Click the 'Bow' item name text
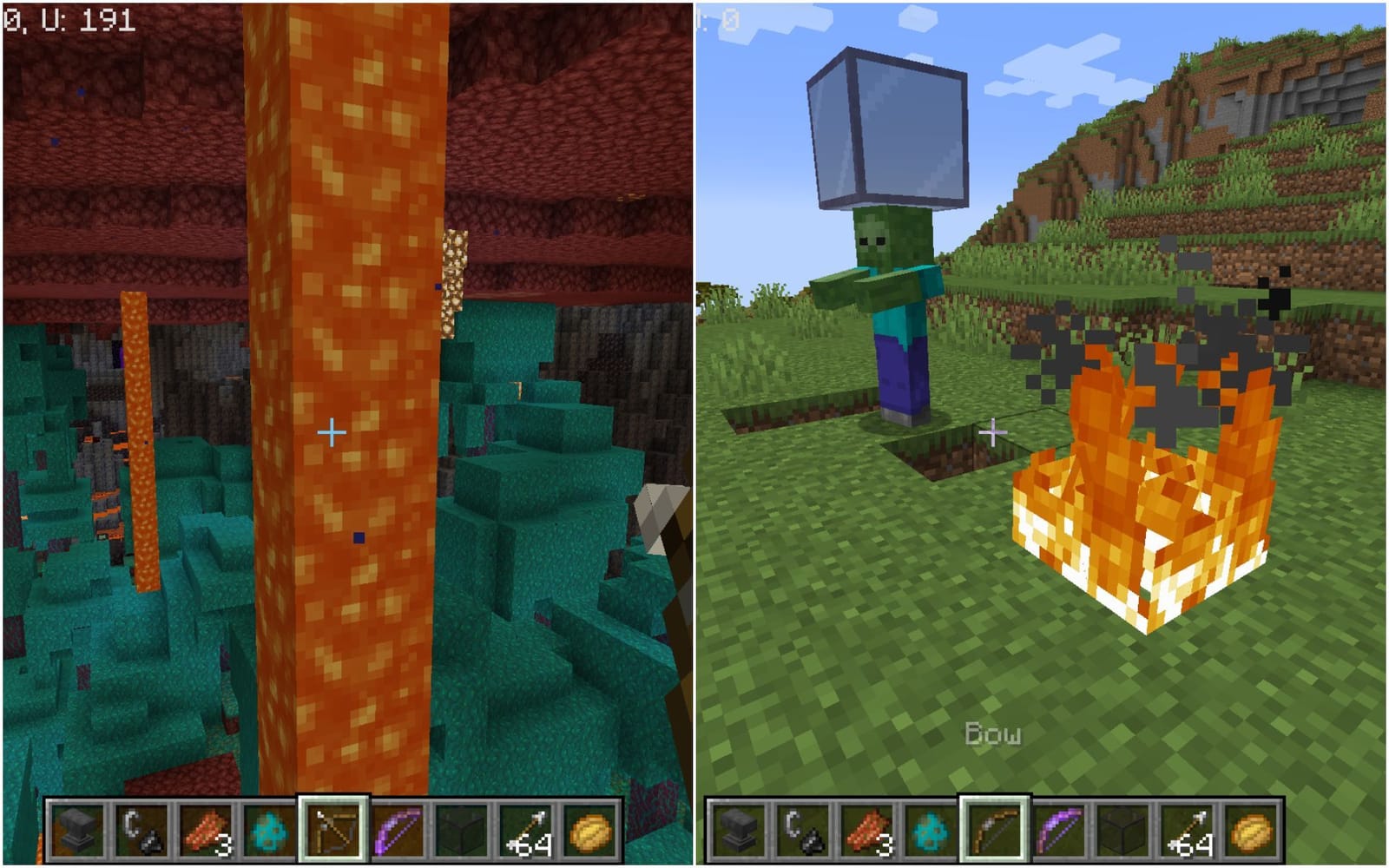The width and height of the screenshot is (1389, 868). (992, 733)
